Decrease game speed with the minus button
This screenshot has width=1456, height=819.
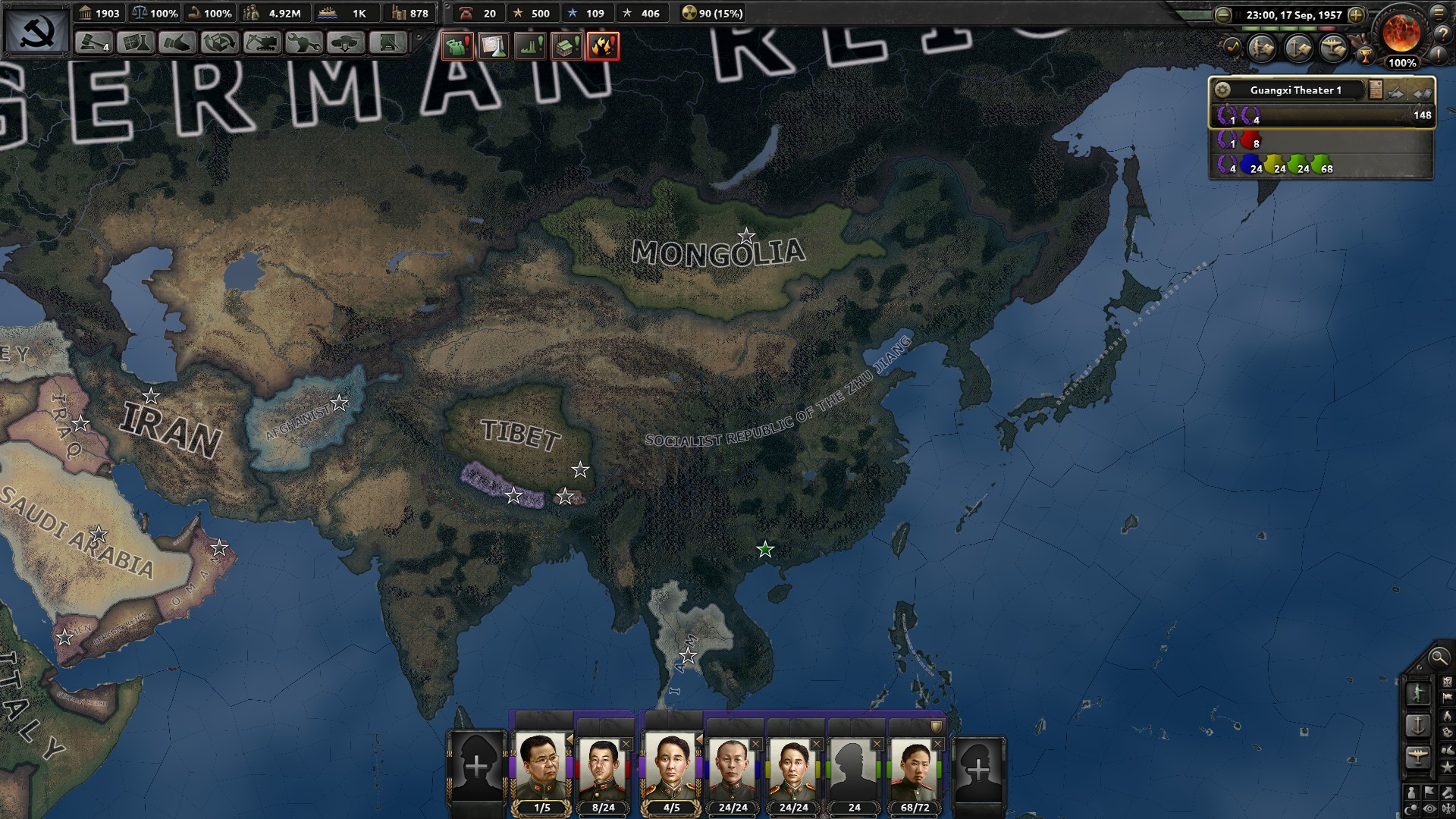pyautogui.click(x=1222, y=14)
